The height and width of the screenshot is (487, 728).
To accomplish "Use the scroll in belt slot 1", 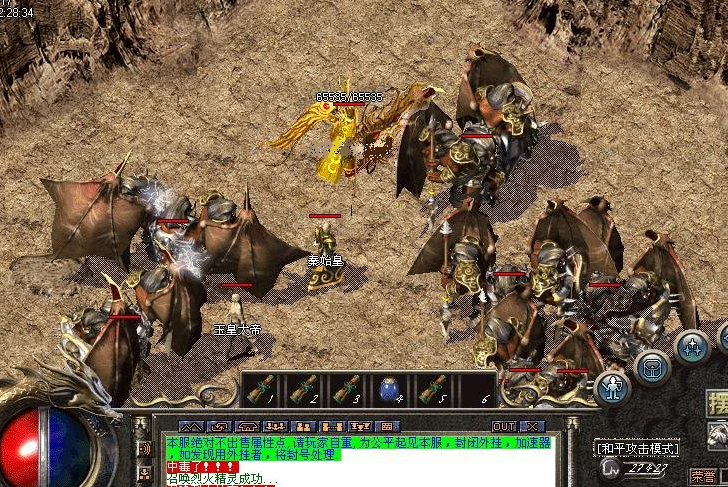I will [x=263, y=389].
